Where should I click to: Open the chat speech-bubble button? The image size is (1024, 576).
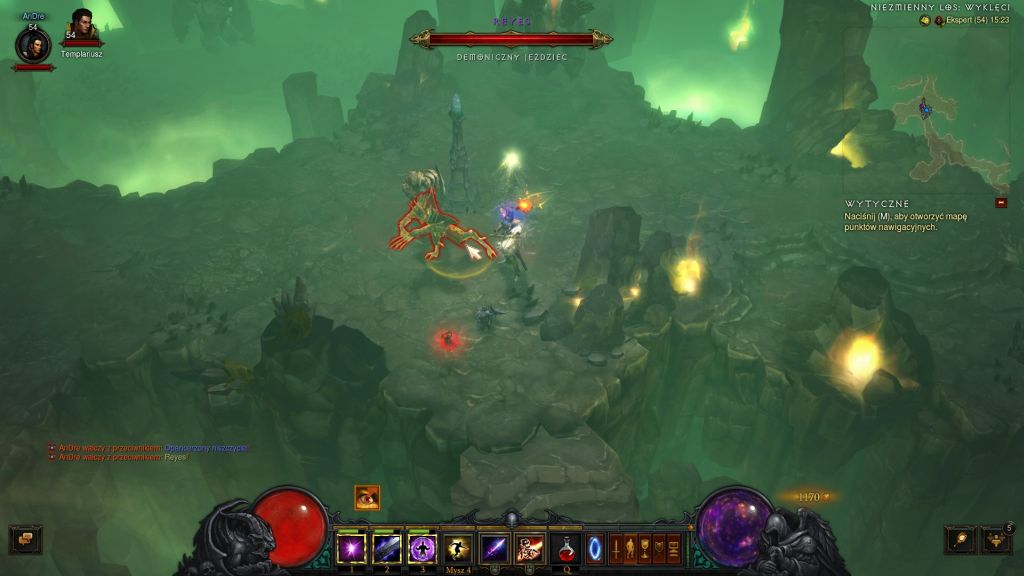(25, 540)
